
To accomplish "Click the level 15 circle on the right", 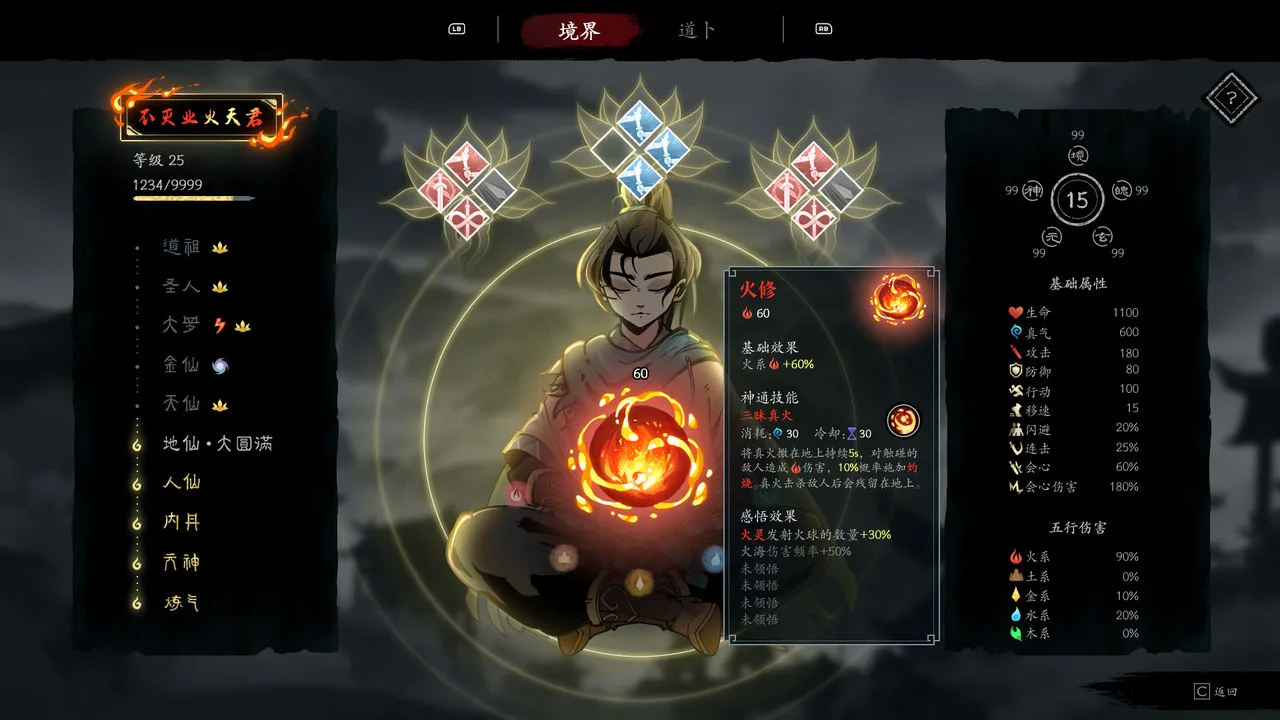I will click(1077, 199).
